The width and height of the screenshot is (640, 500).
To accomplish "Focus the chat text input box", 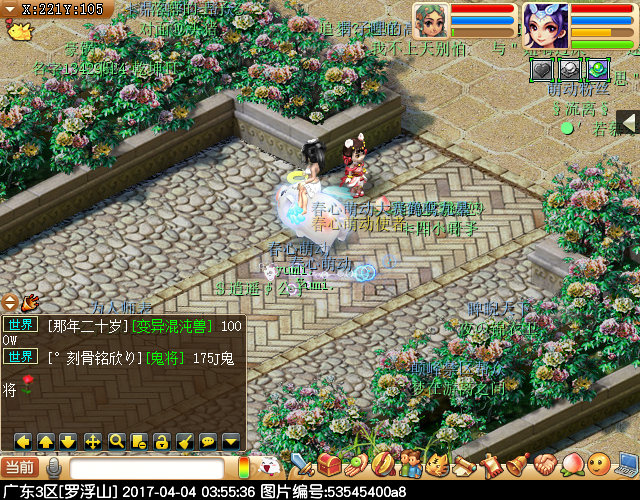I will click(146, 468).
